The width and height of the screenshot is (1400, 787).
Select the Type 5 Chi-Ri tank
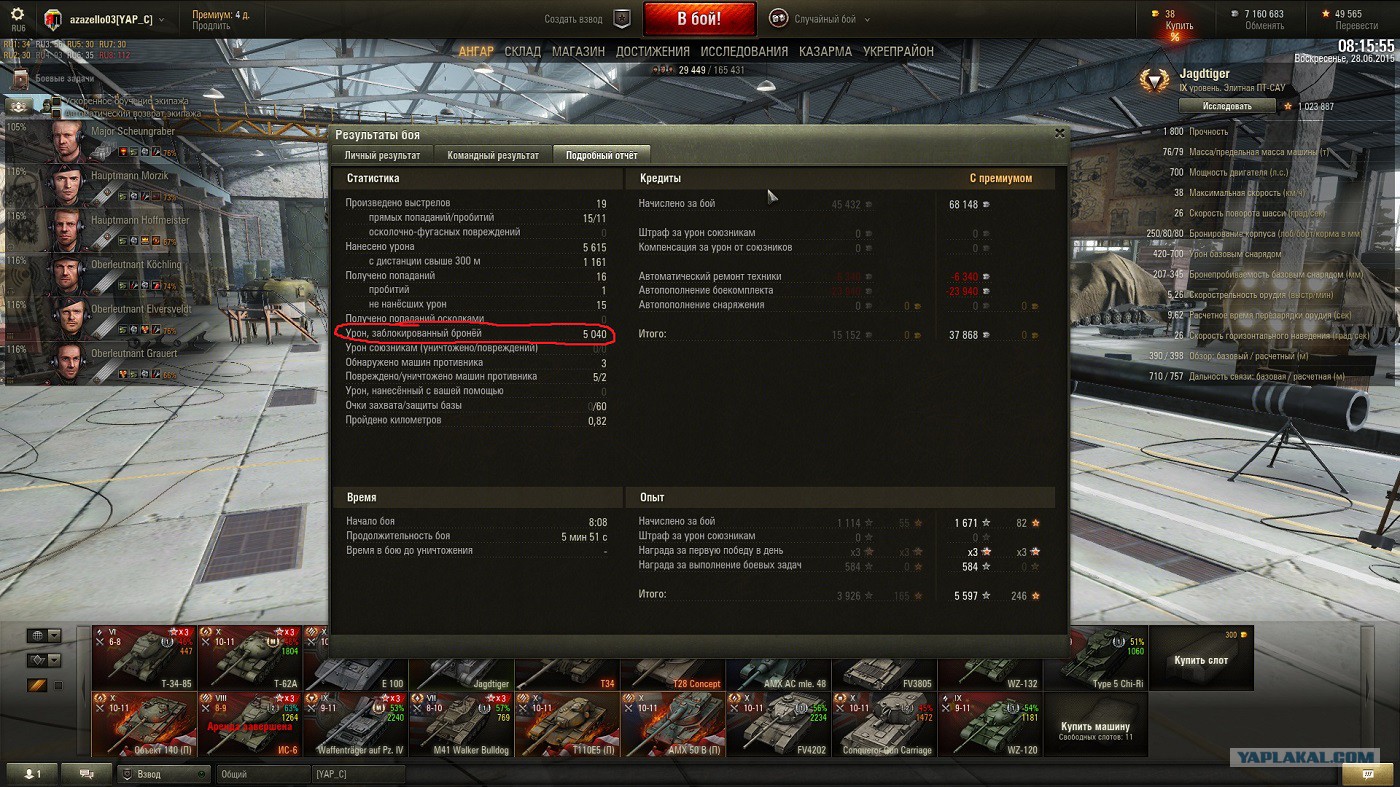tap(1095, 657)
